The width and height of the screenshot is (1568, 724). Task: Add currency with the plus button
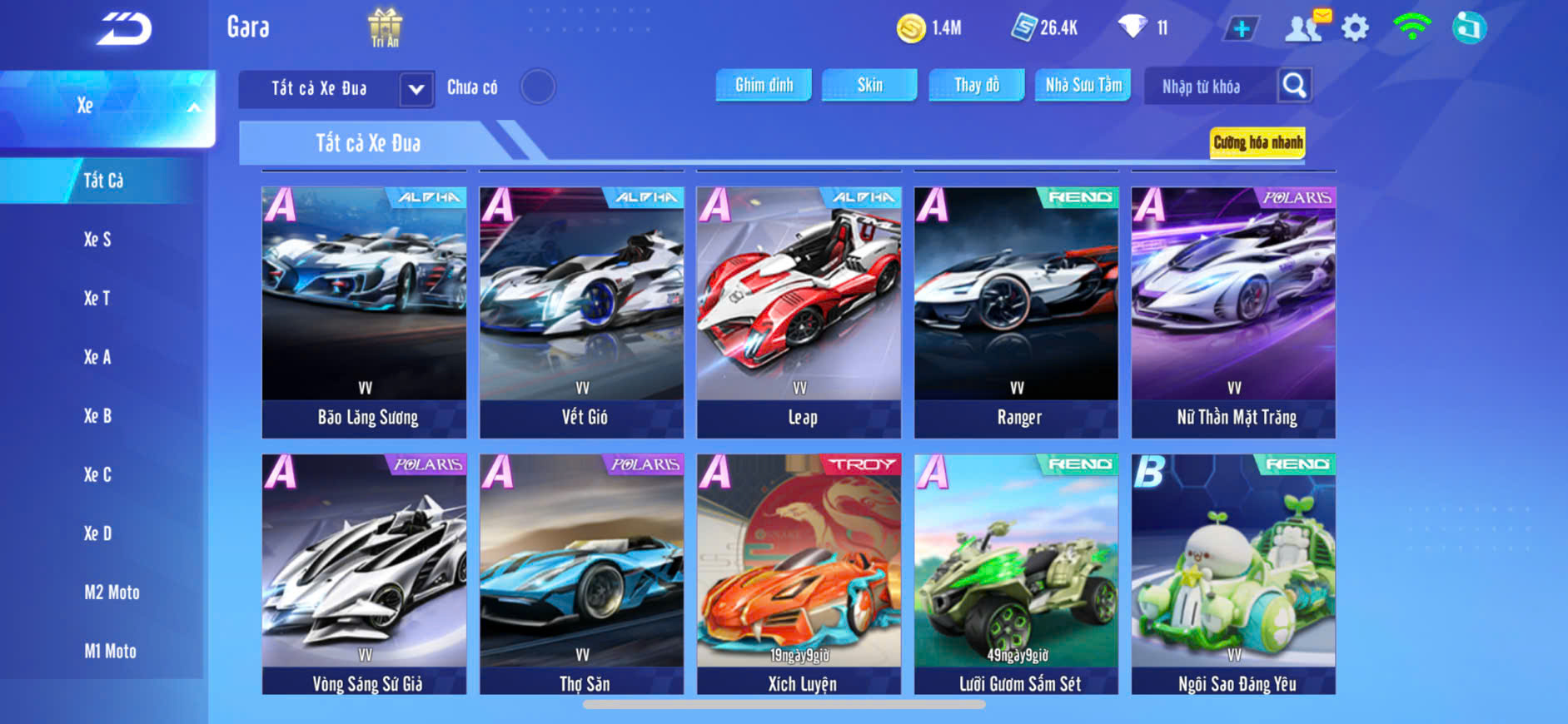pos(1241,28)
